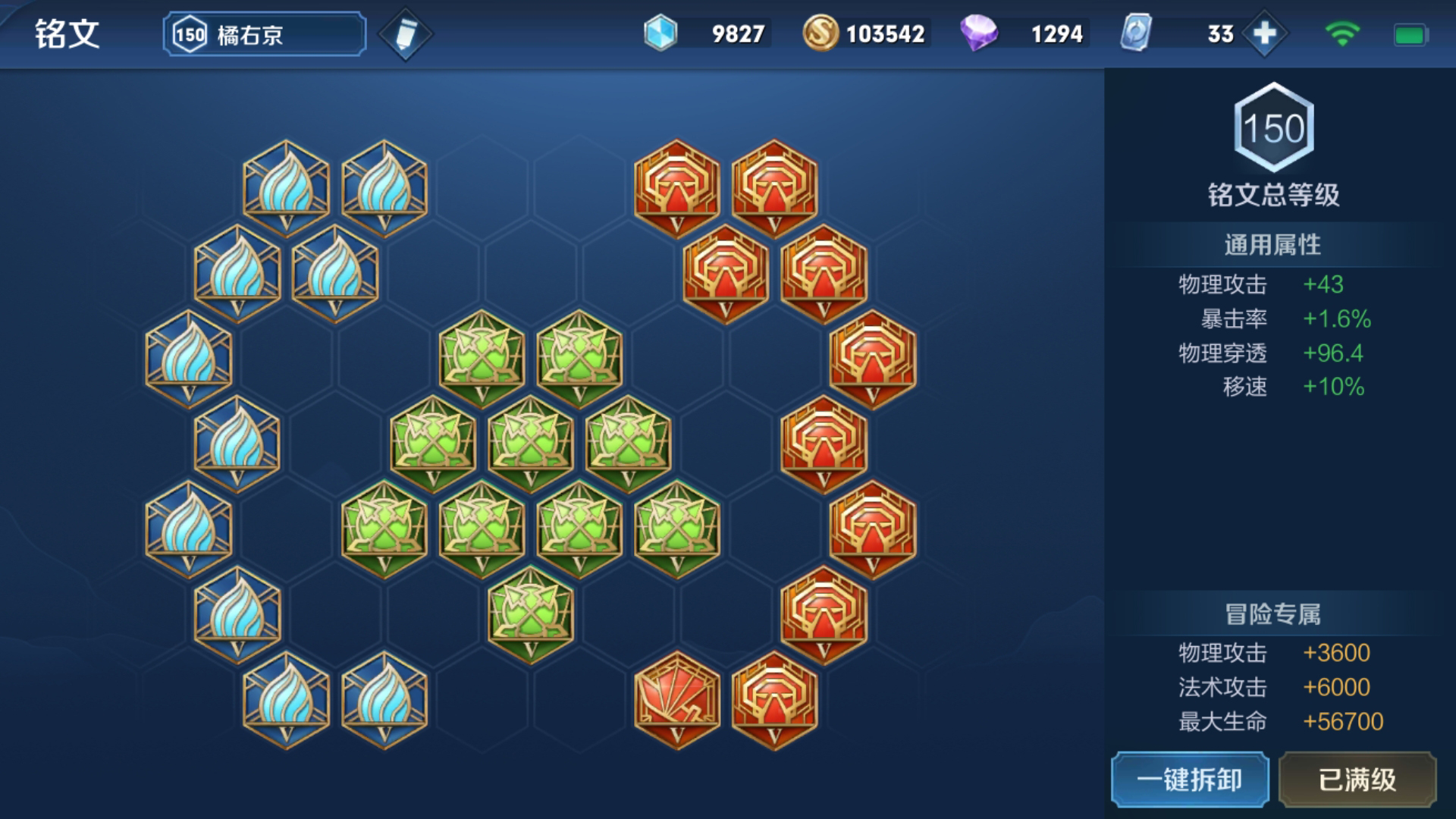Viewport: 1456px width, 819px height.
Task: Click the plus button to add rune tickets
Action: 1264,34
